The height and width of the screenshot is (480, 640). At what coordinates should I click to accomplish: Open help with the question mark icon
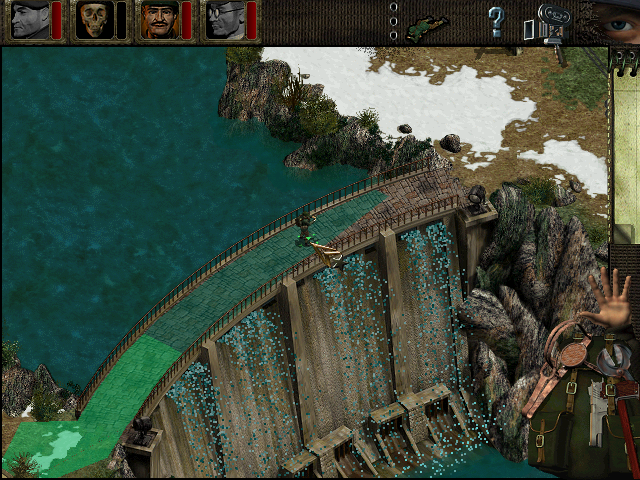pos(496,20)
